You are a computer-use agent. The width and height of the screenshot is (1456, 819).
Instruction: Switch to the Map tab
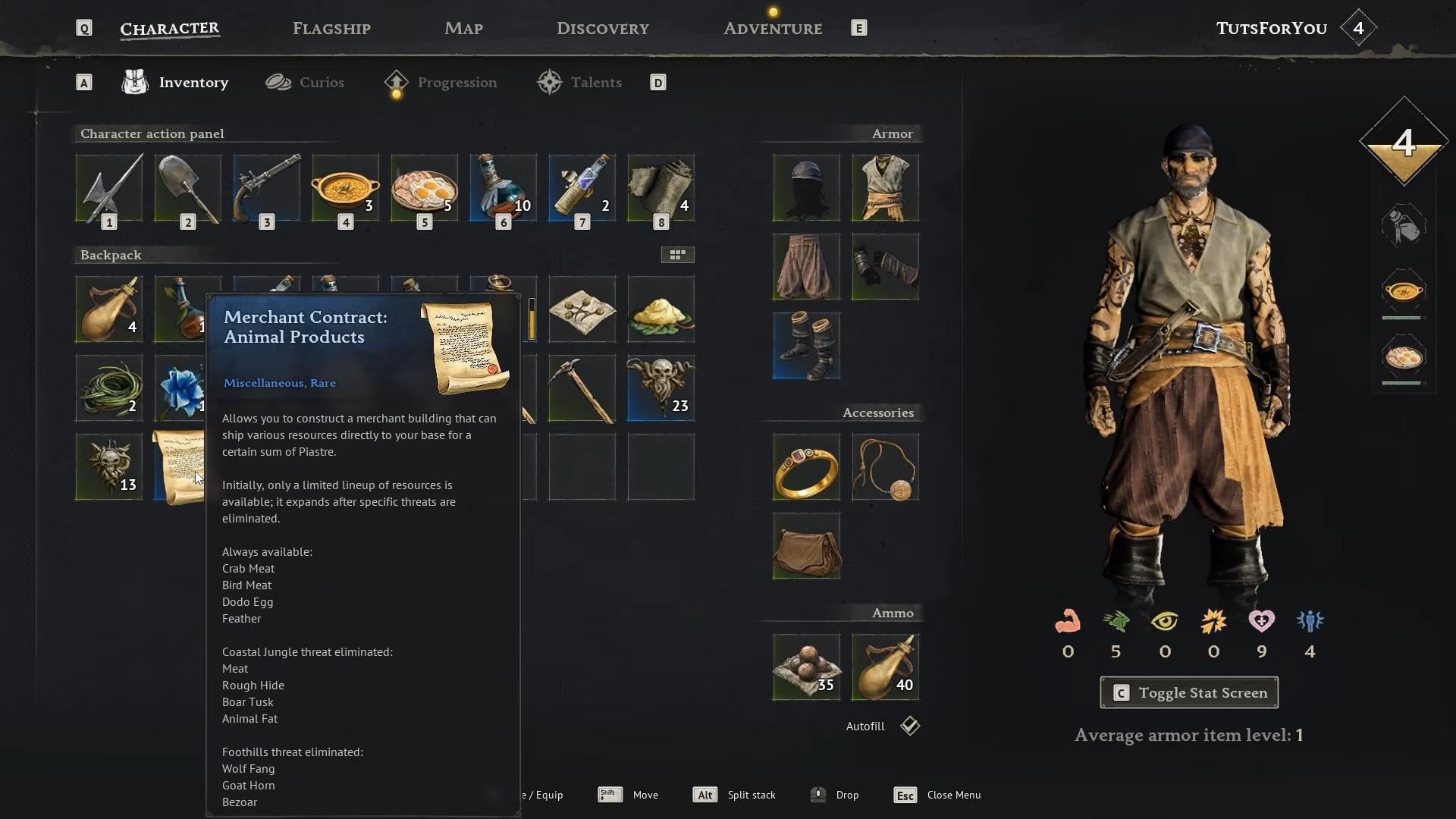pyautogui.click(x=463, y=29)
